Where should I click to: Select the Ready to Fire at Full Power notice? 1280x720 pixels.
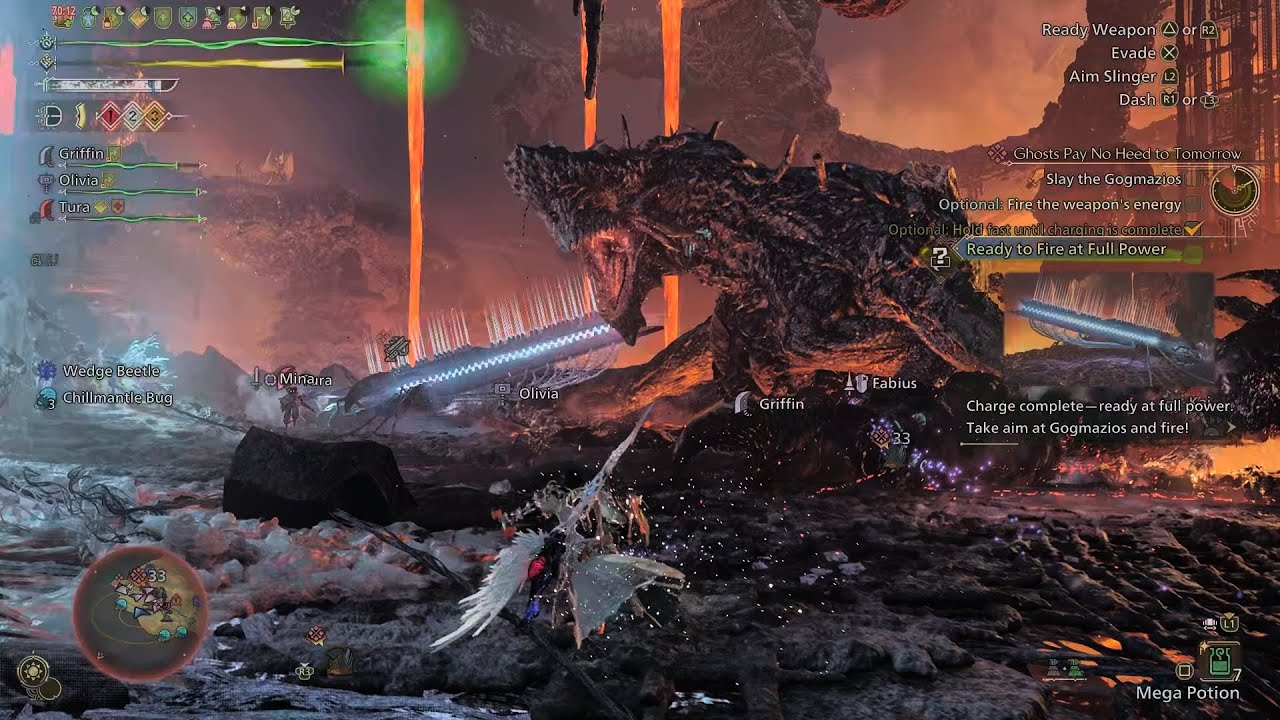point(1066,249)
